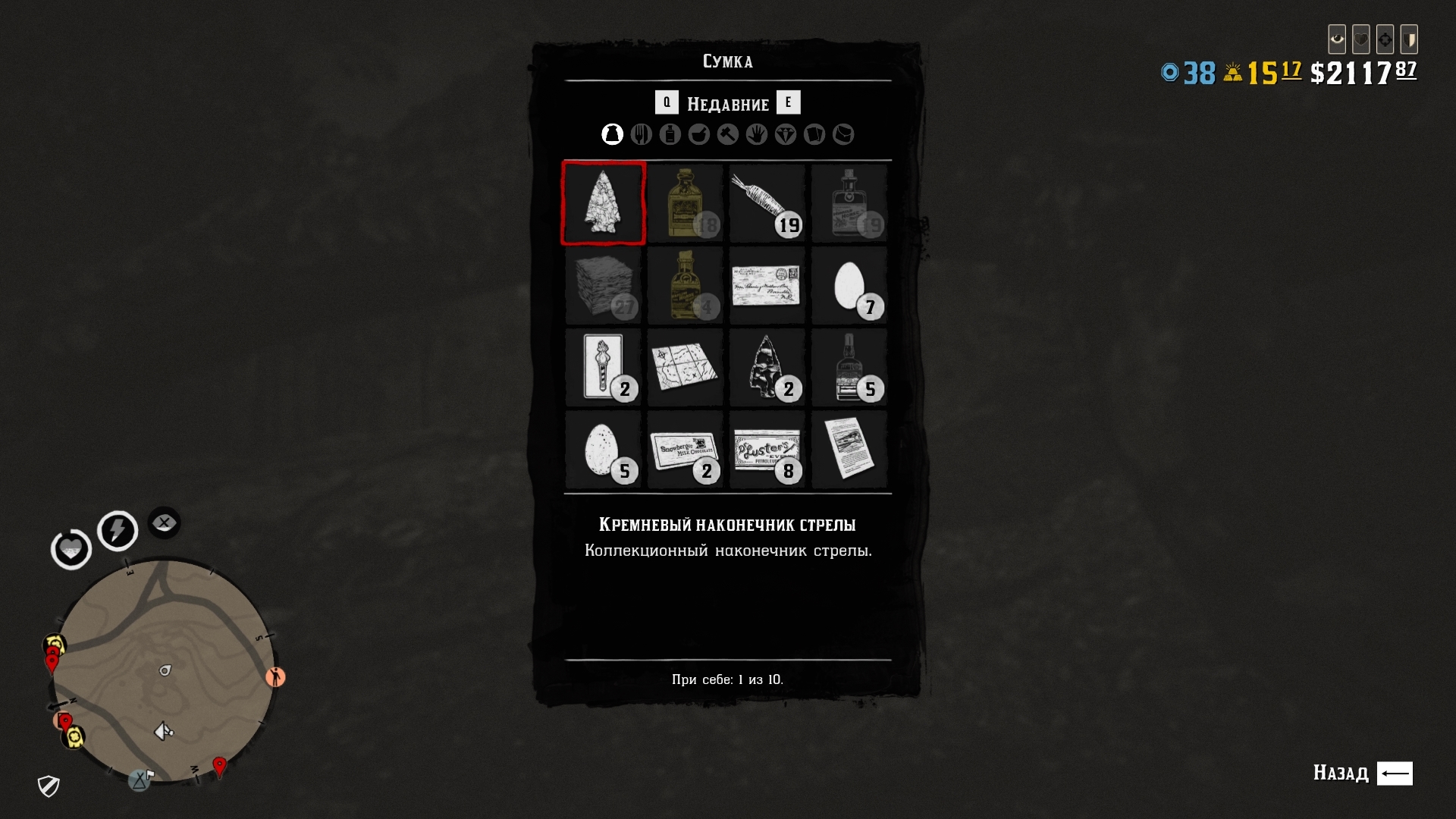Switch to the Недавние tab
Image resolution: width=1456 pixels, height=819 pixels.
click(x=728, y=103)
